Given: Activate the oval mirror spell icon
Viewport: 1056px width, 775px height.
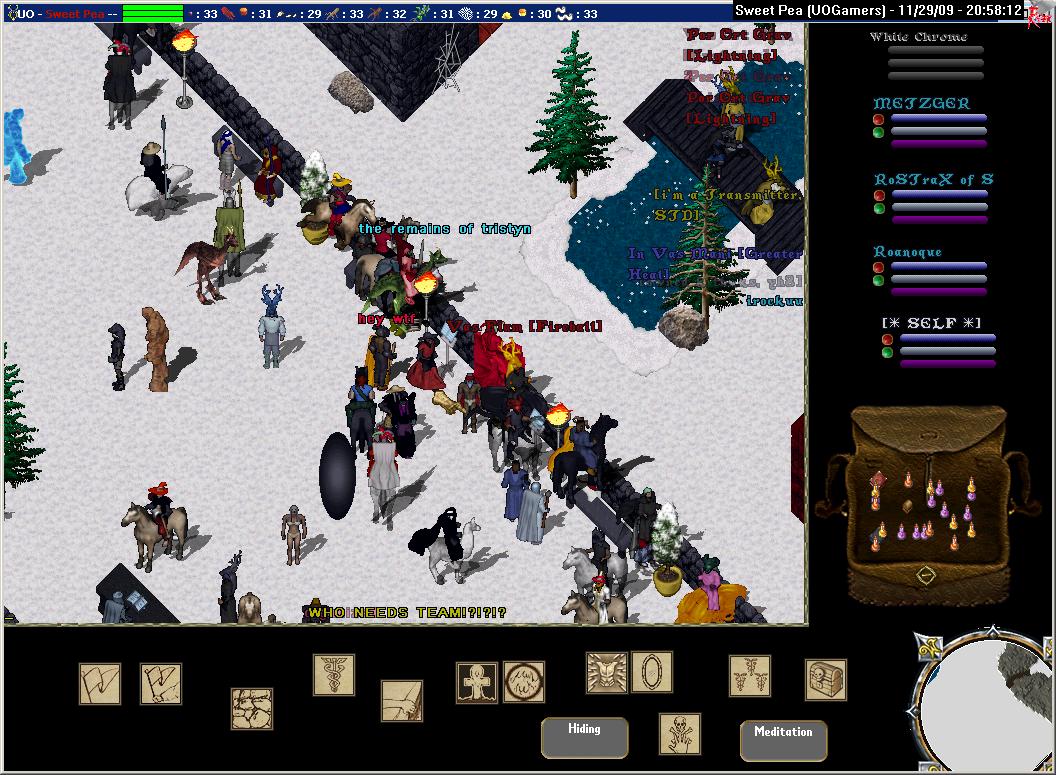Looking at the screenshot, I should (x=652, y=671).
